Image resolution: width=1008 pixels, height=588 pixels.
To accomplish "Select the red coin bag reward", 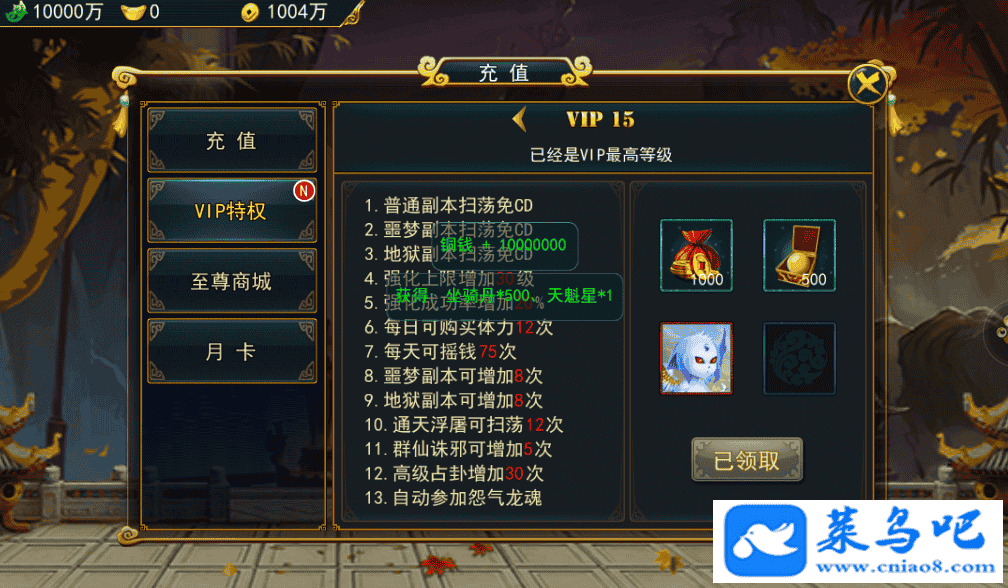I will coord(696,255).
